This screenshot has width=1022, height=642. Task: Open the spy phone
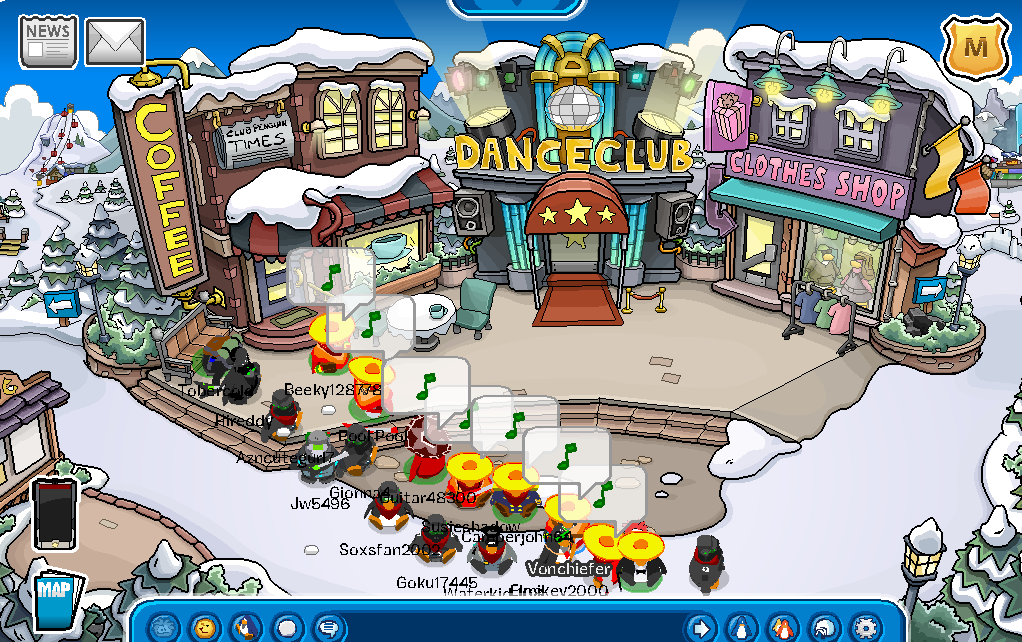tap(54, 513)
